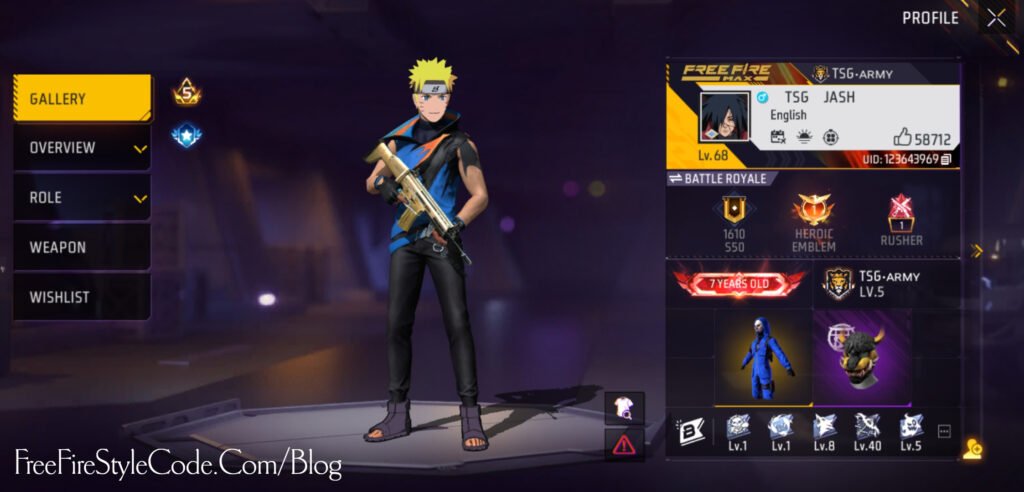View the 7 Years Old veteran badge
The width and height of the screenshot is (1024, 492).
pyautogui.click(x=740, y=283)
